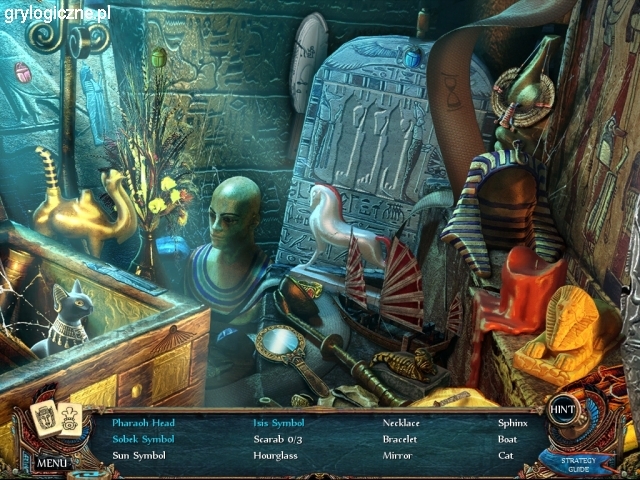
Task: Open the MENU button
Action: (52, 463)
